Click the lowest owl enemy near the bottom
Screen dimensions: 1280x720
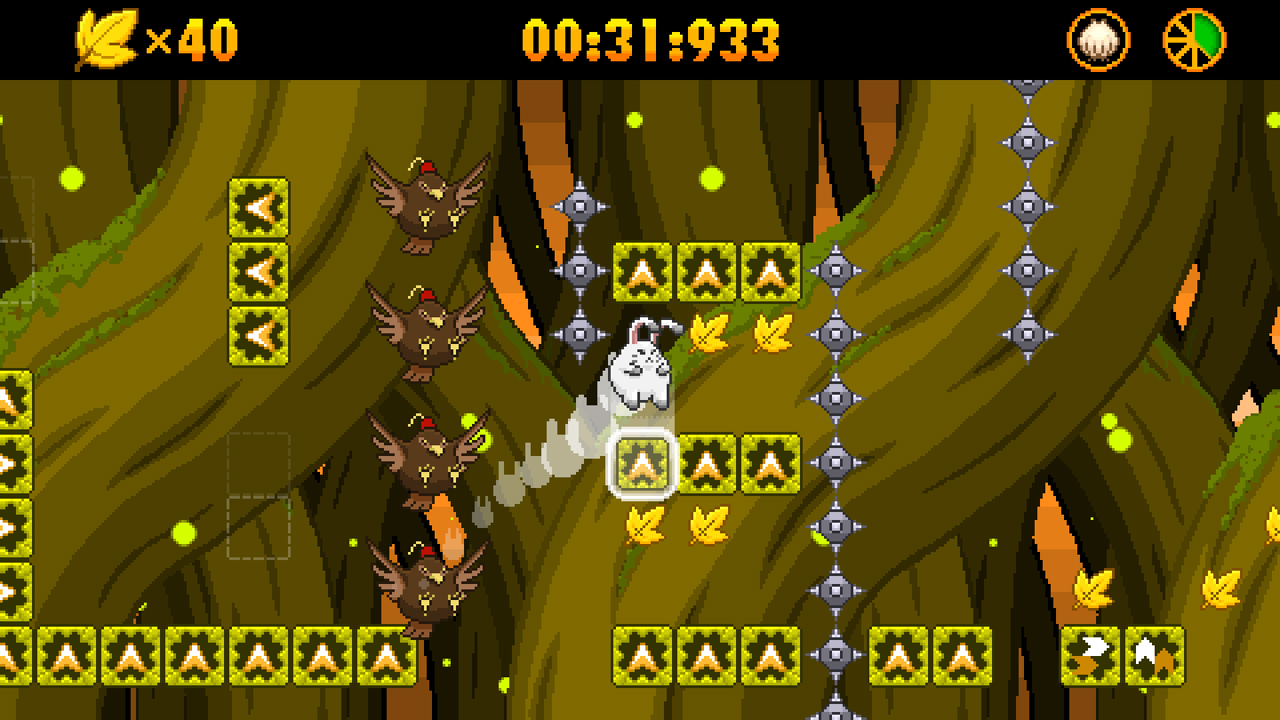click(x=430, y=585)
